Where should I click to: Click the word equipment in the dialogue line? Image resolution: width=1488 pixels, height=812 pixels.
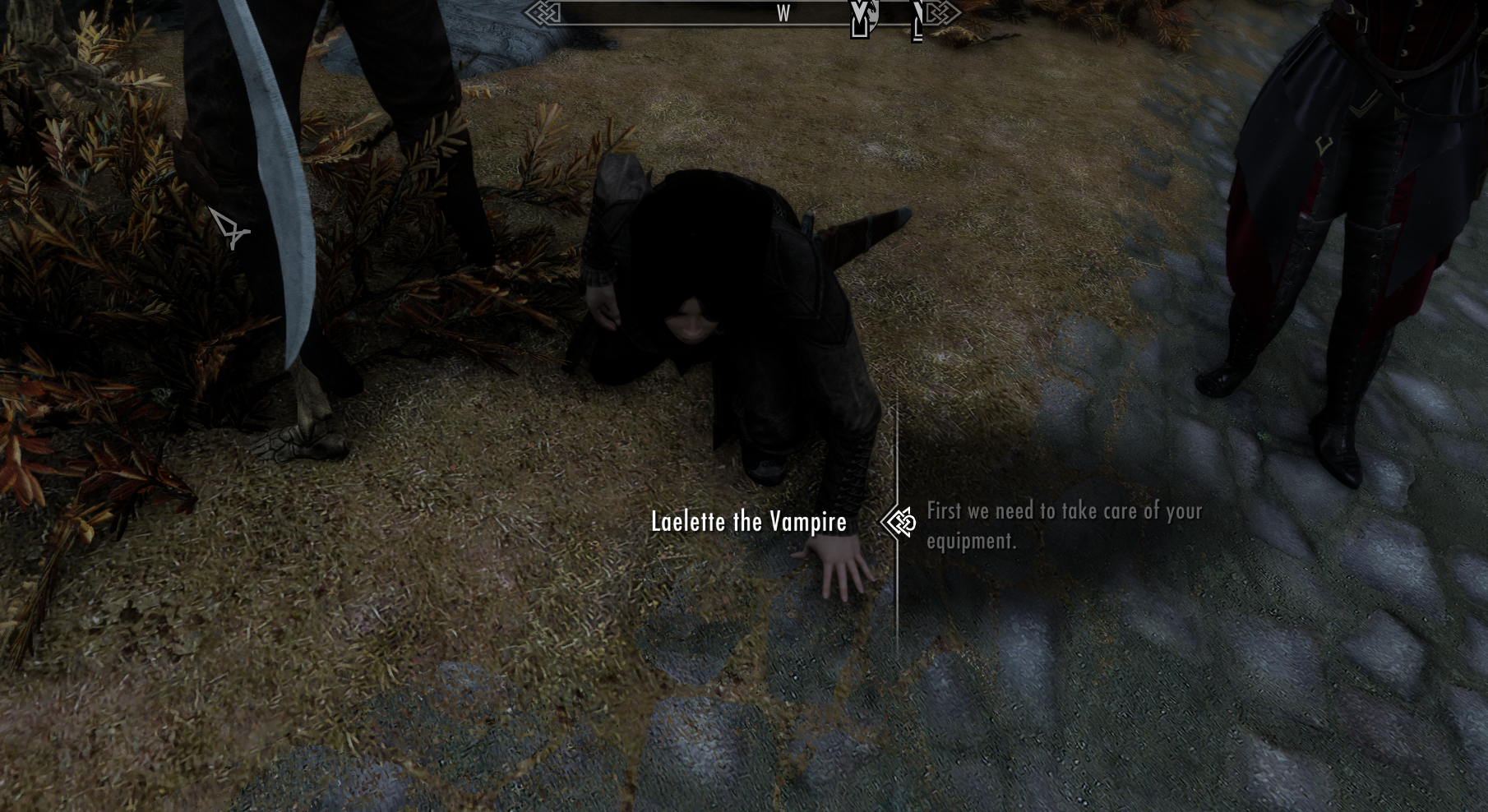coord(970,541)
